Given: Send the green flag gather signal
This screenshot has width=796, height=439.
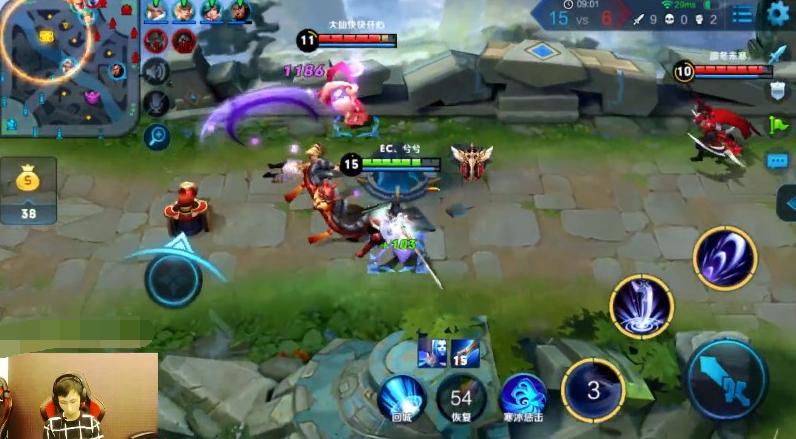Looking at the screenshot, I should [778, 125].
